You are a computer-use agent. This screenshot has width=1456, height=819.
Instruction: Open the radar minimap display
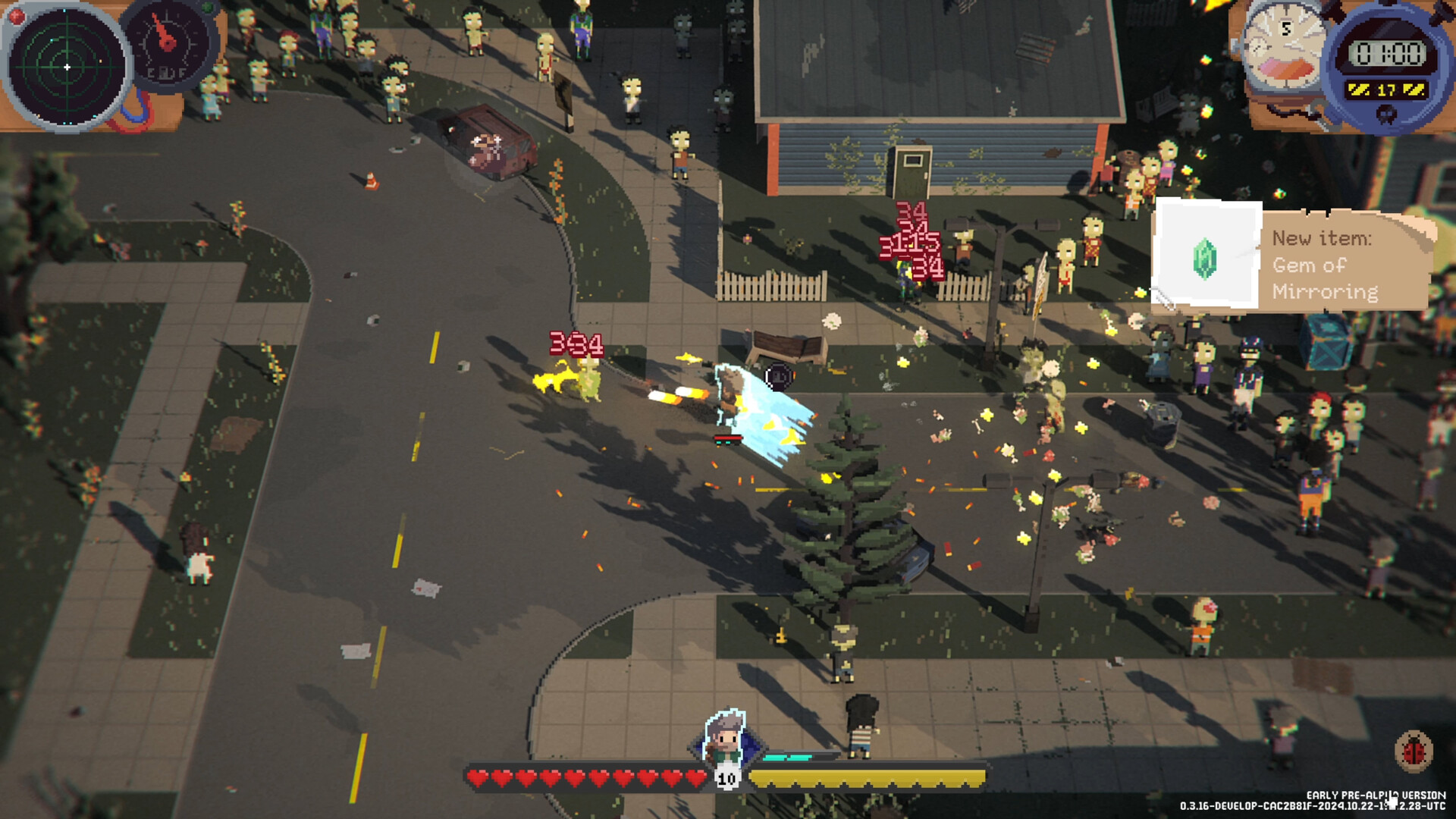(x=67, y=67)
